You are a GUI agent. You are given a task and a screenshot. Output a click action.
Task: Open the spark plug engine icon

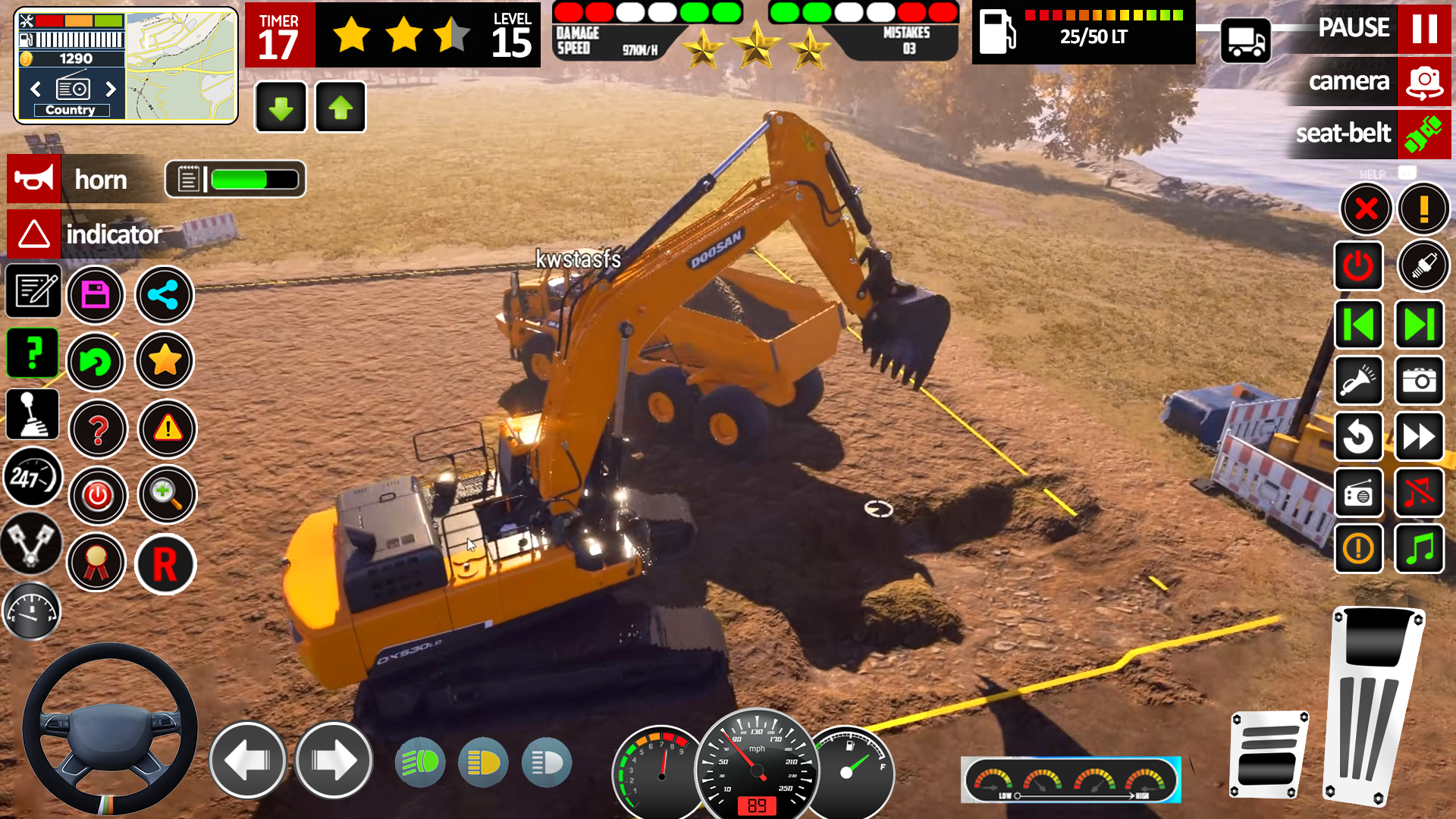pyautogui.click(x=1423, y=265)
